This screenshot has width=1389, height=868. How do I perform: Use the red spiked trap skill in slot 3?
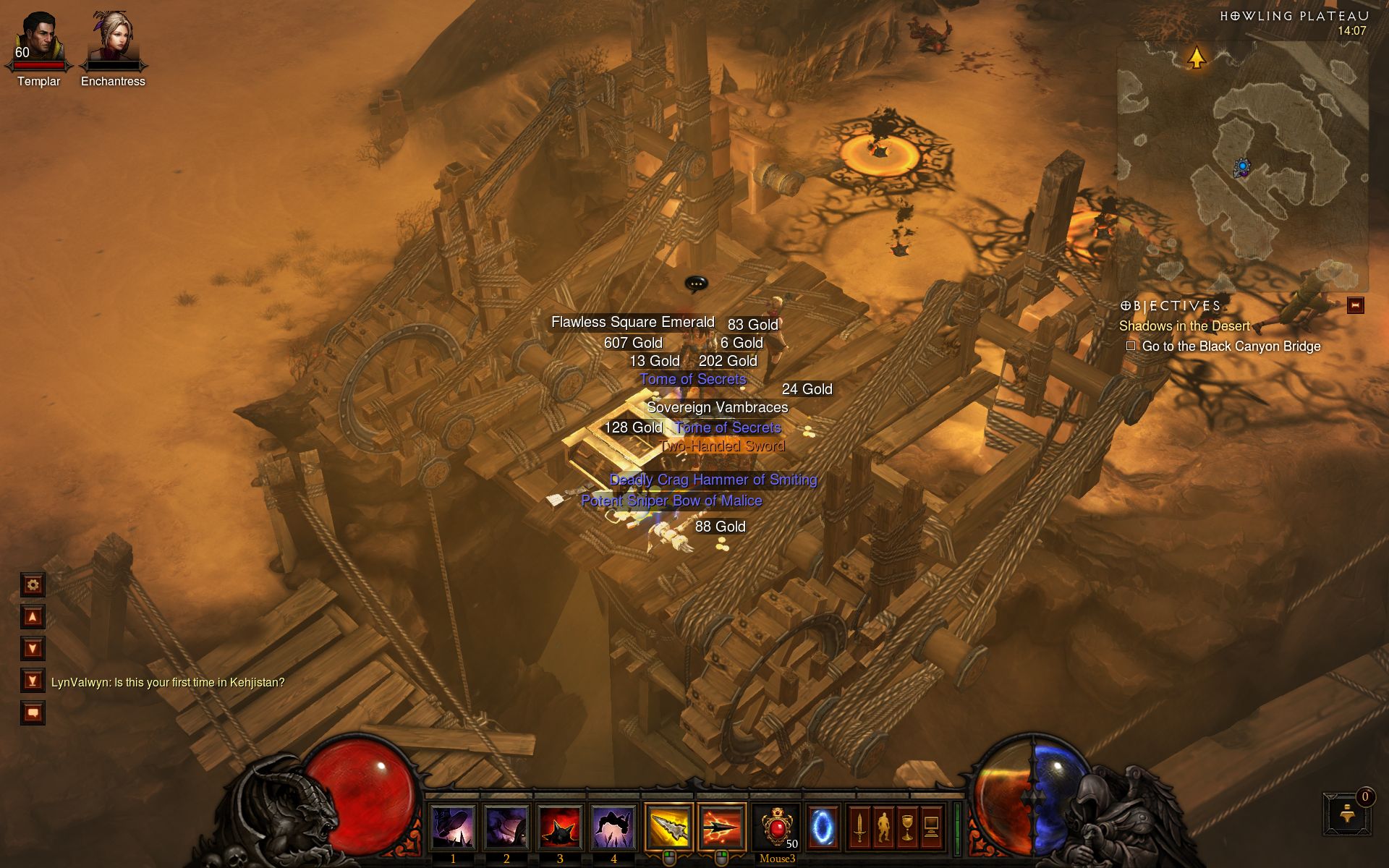click(x=560, y=827)
